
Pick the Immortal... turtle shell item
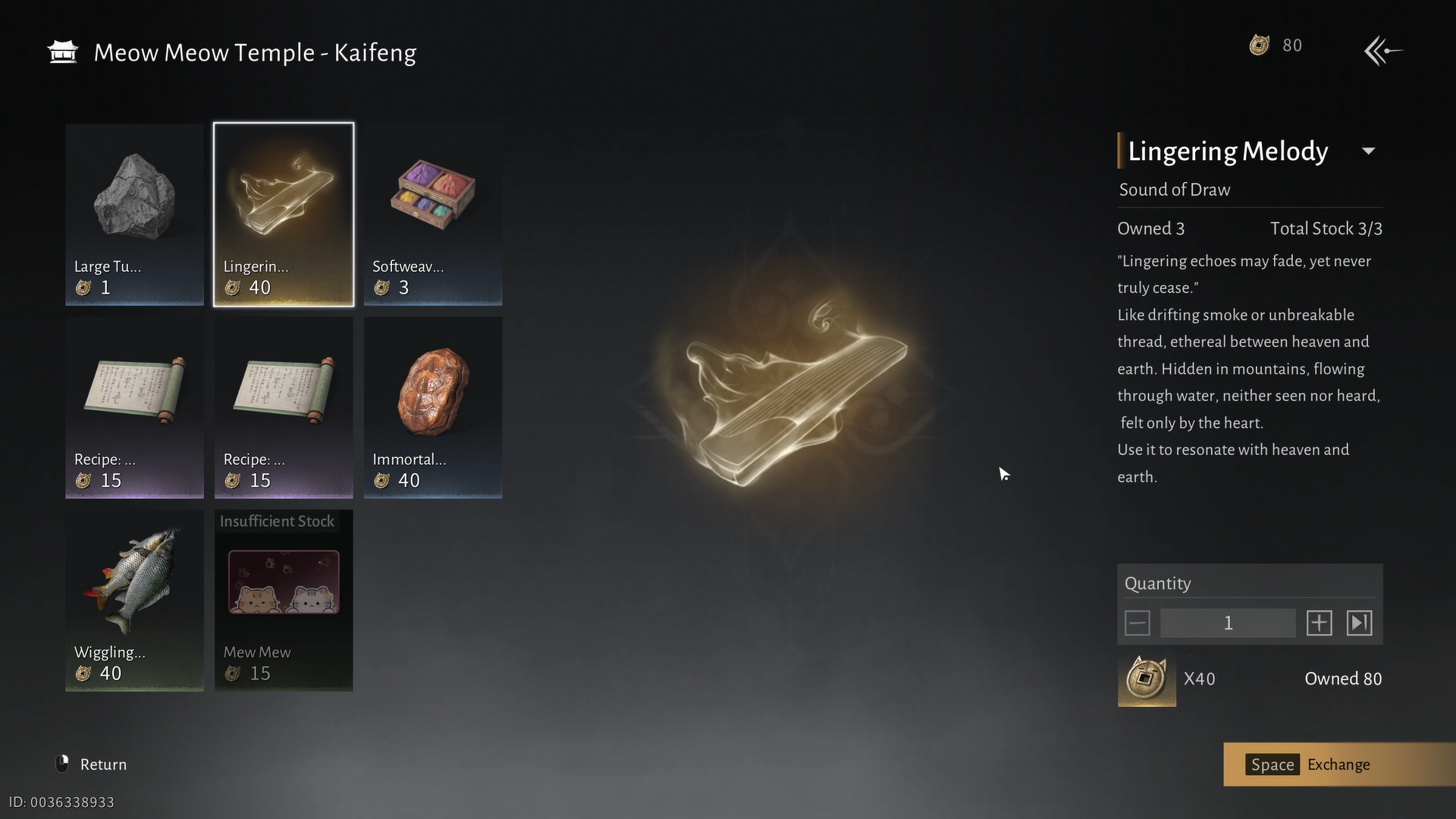[432, 407]
